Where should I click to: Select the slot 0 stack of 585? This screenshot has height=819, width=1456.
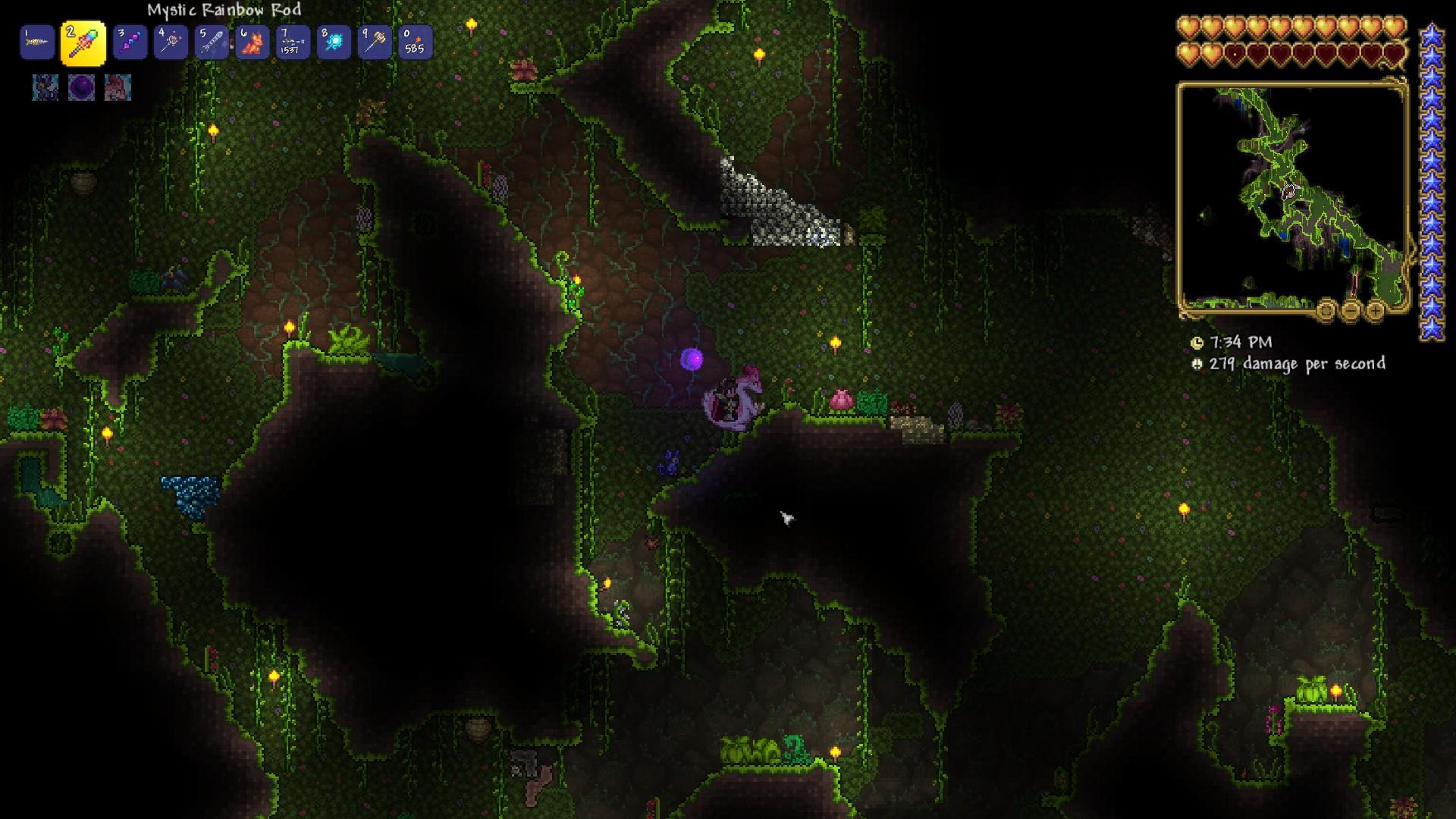(x=415, y=42)
